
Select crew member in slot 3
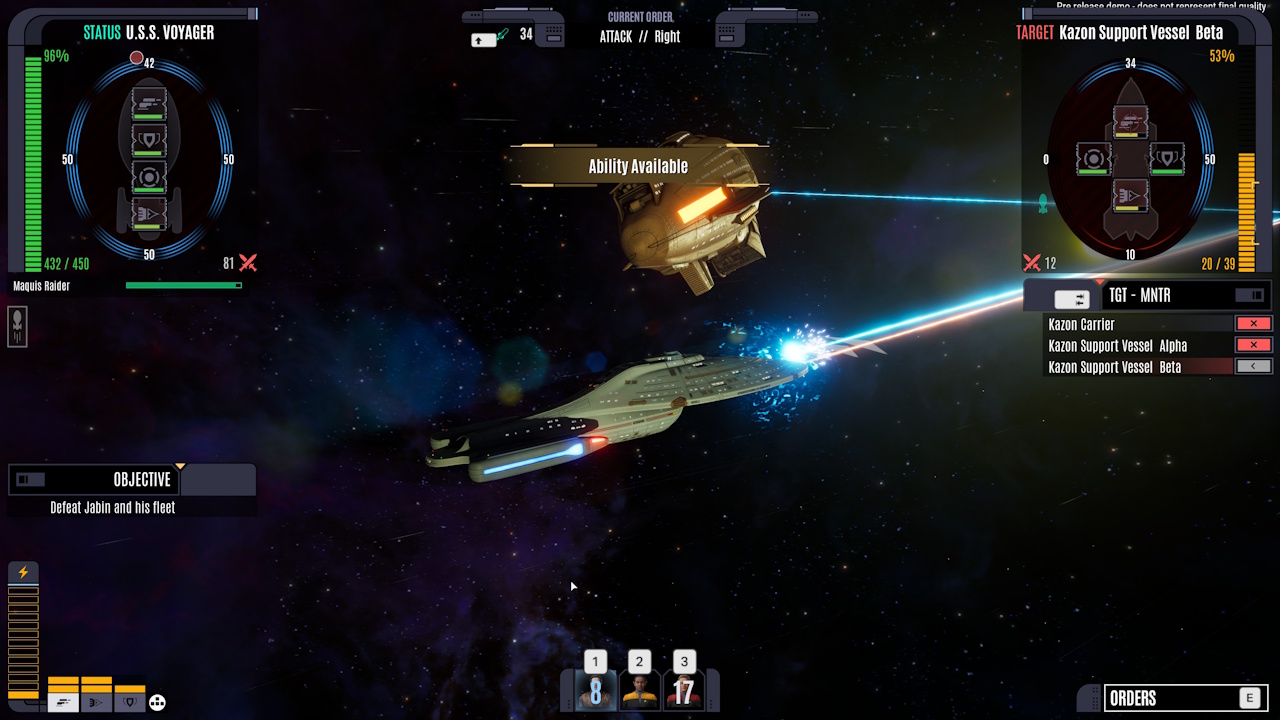pos(684,690)
